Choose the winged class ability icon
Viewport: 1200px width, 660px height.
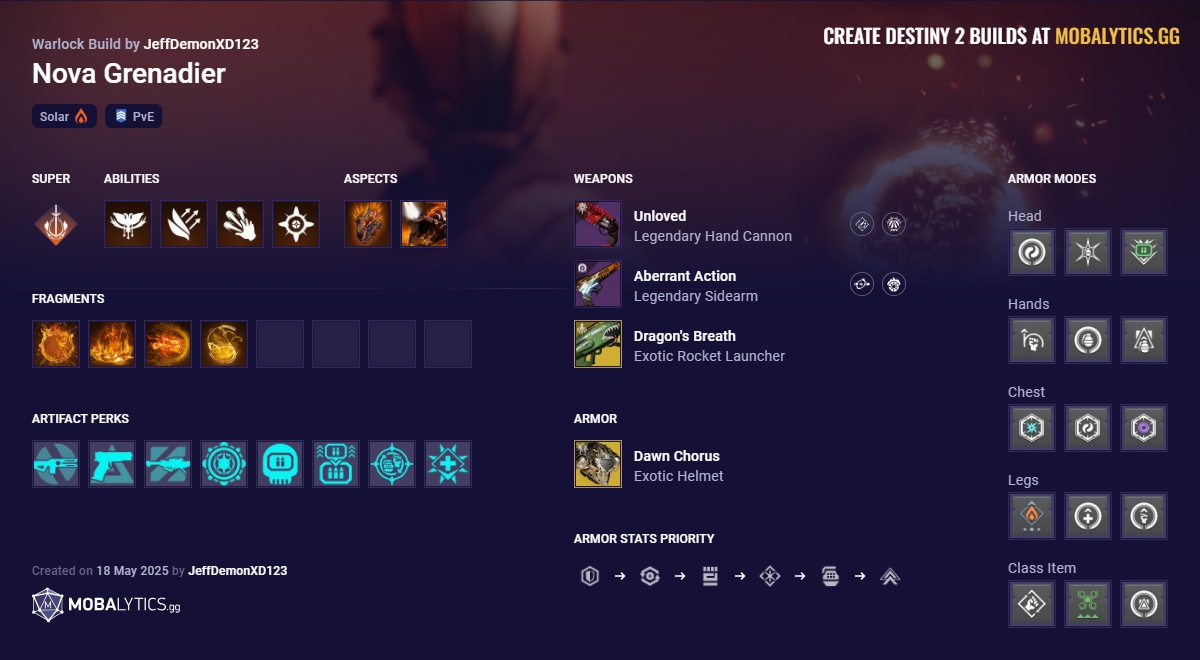(x=128, y=224)
